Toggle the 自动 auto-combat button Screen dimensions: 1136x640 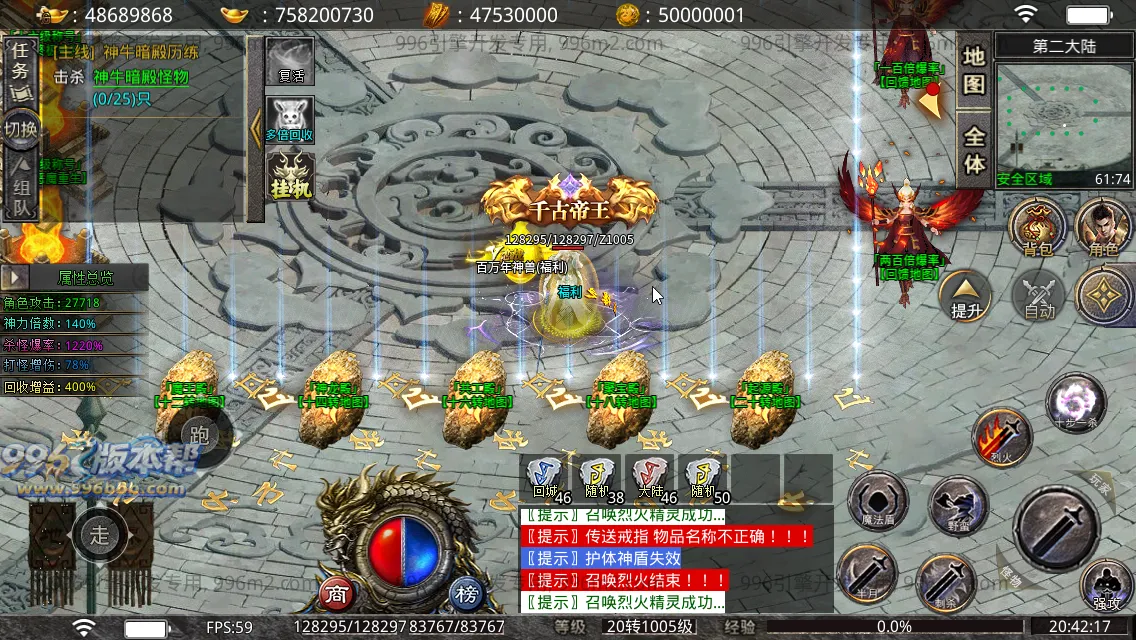click(1040, 296)
